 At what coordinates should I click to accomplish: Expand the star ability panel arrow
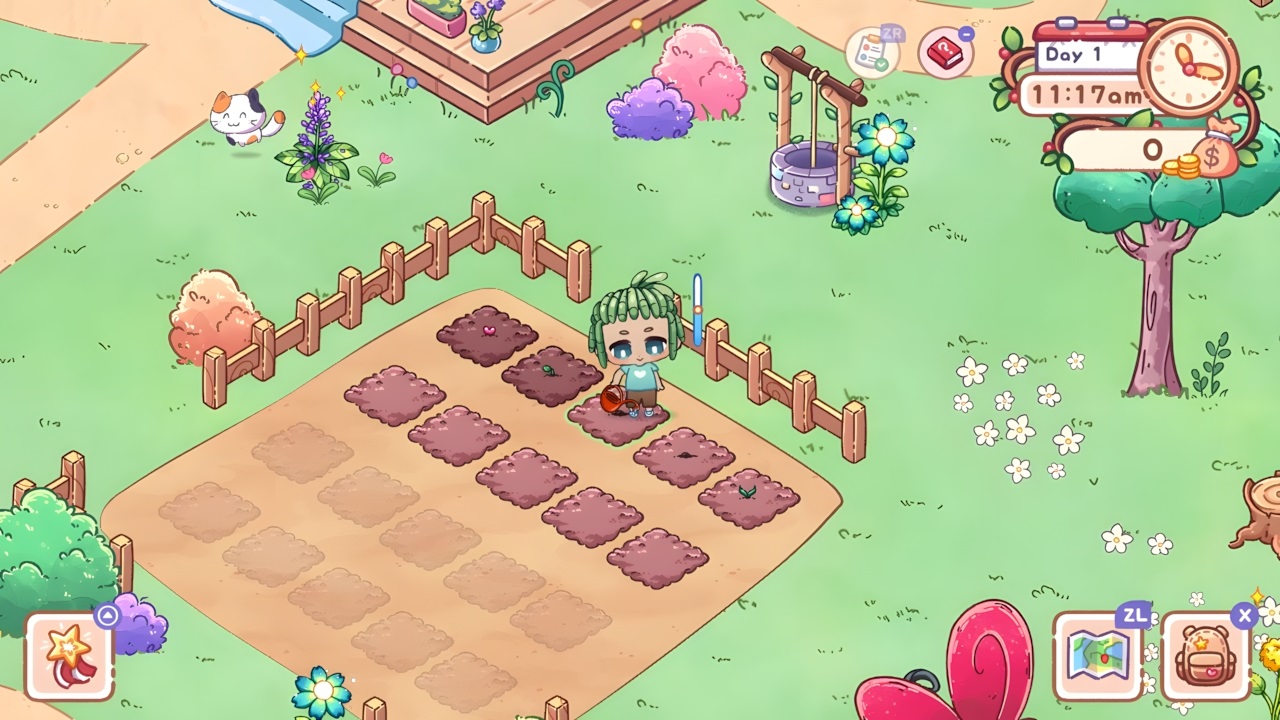click(x=106, y=616)
